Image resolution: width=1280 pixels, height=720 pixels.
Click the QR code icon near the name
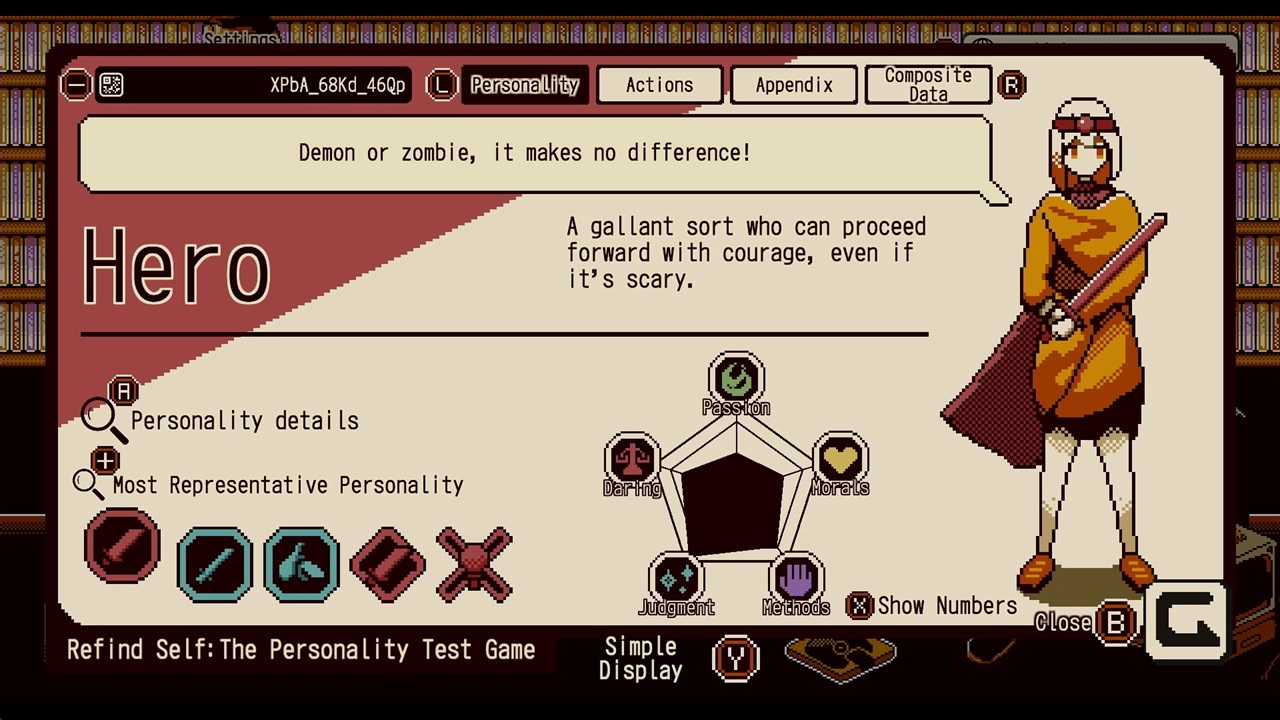tap(111, 85)
